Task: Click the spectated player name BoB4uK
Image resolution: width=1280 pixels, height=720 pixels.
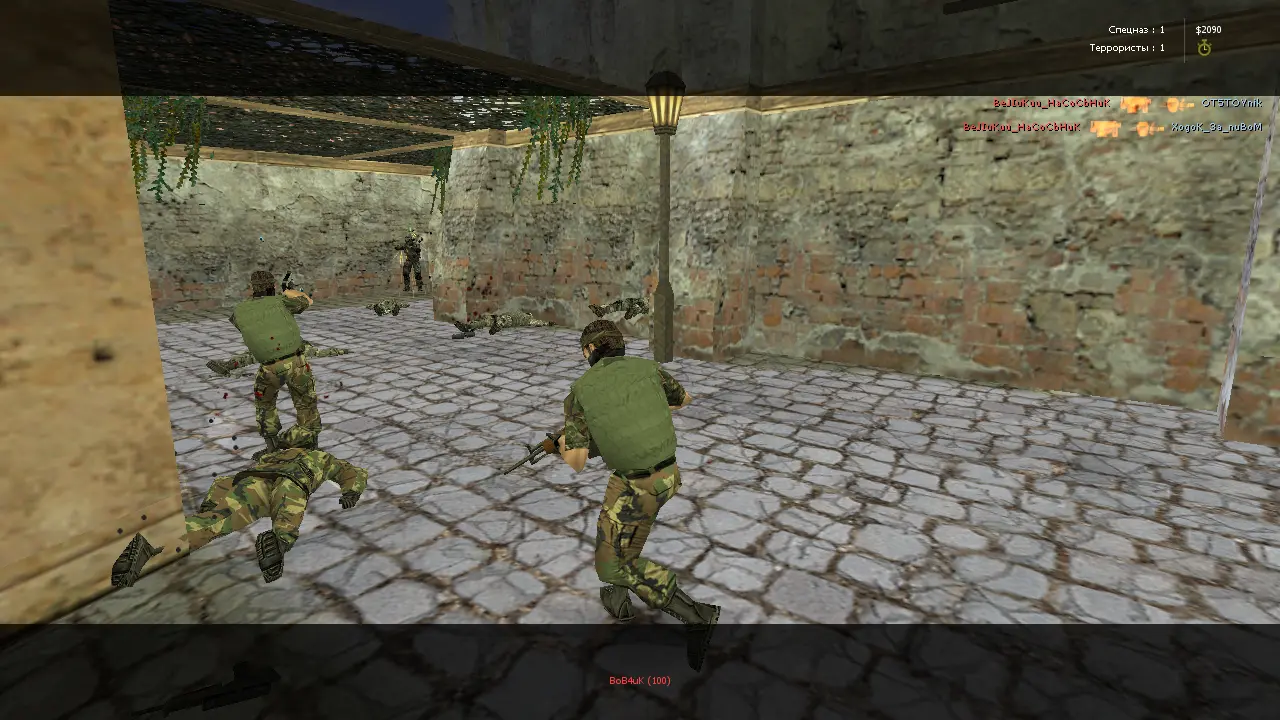Action: point(639,681)
